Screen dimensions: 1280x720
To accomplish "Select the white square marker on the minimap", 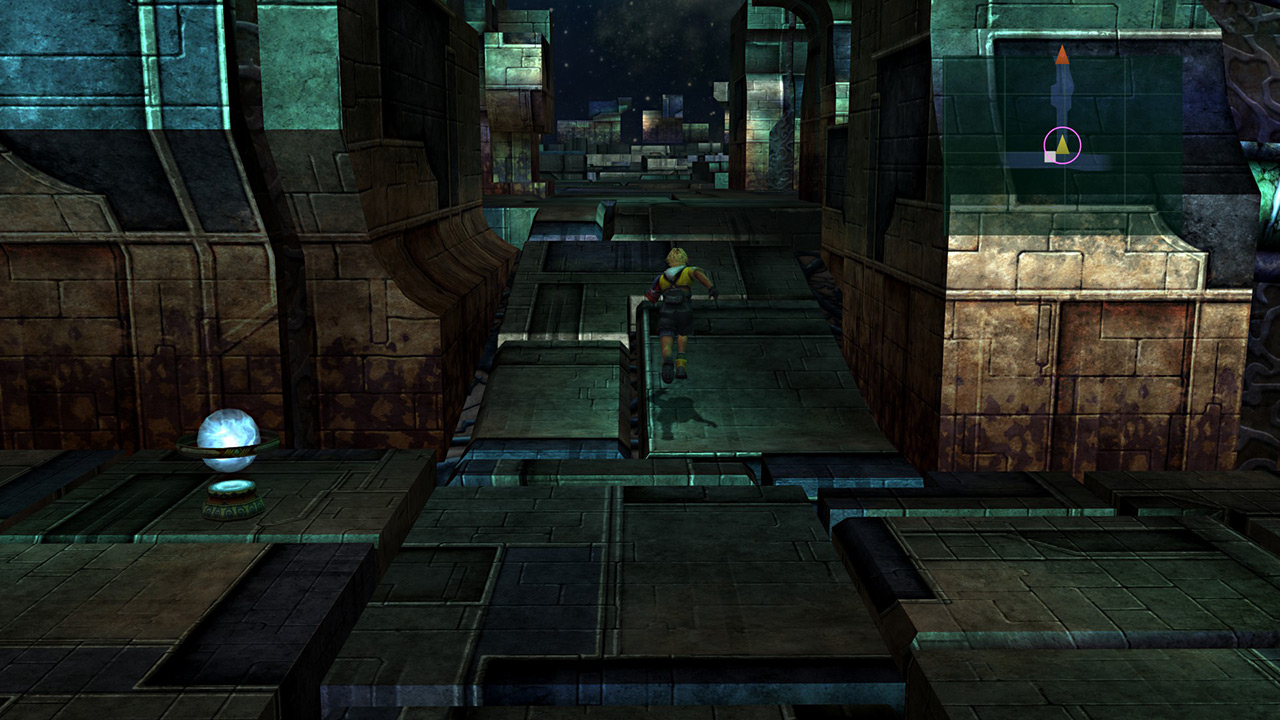I will (x=1050, y=156).
